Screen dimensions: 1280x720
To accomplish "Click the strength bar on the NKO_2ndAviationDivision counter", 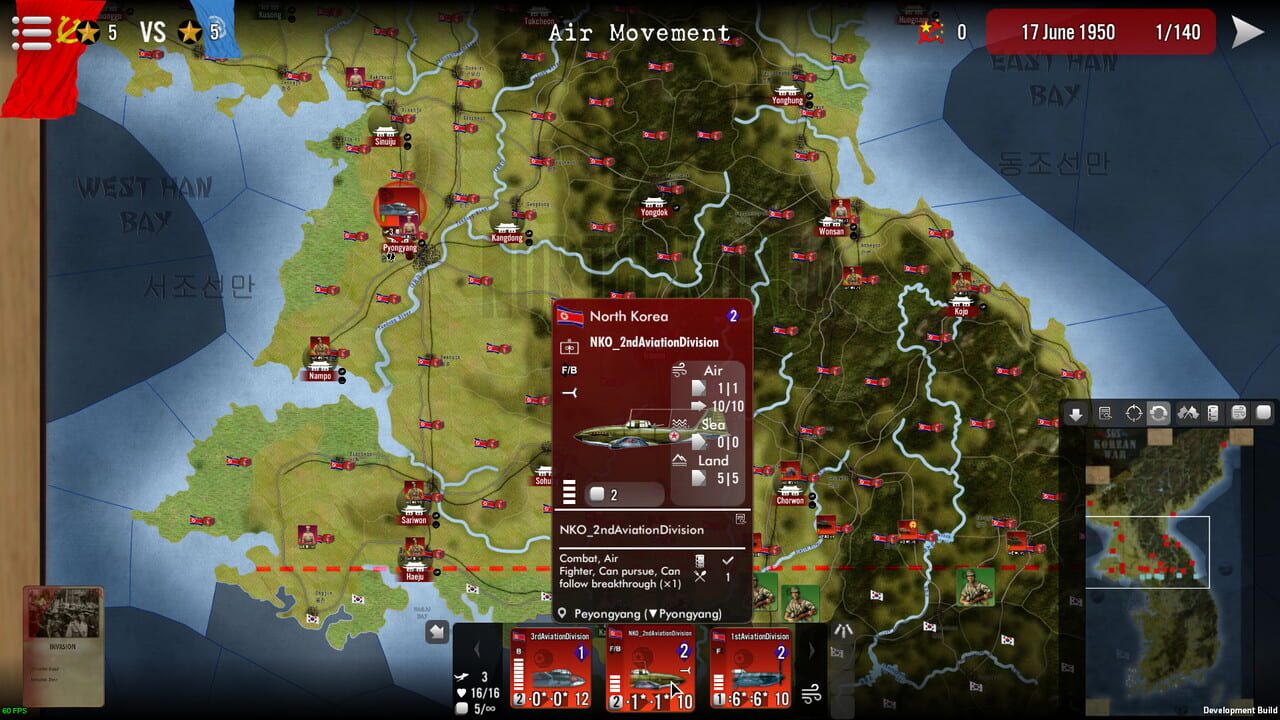I will 616,683.
